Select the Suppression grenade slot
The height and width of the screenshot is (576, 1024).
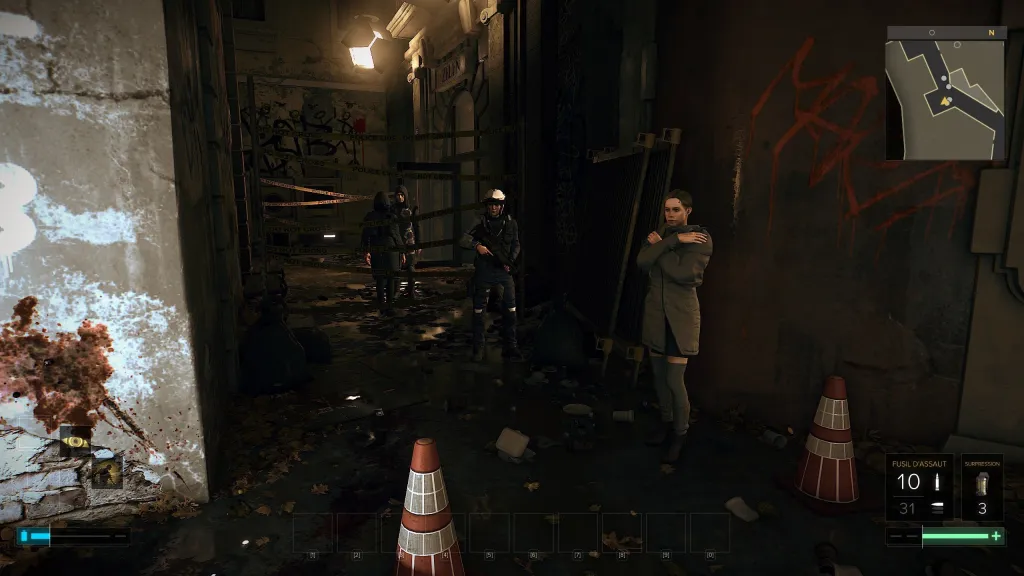pos(981,488)
